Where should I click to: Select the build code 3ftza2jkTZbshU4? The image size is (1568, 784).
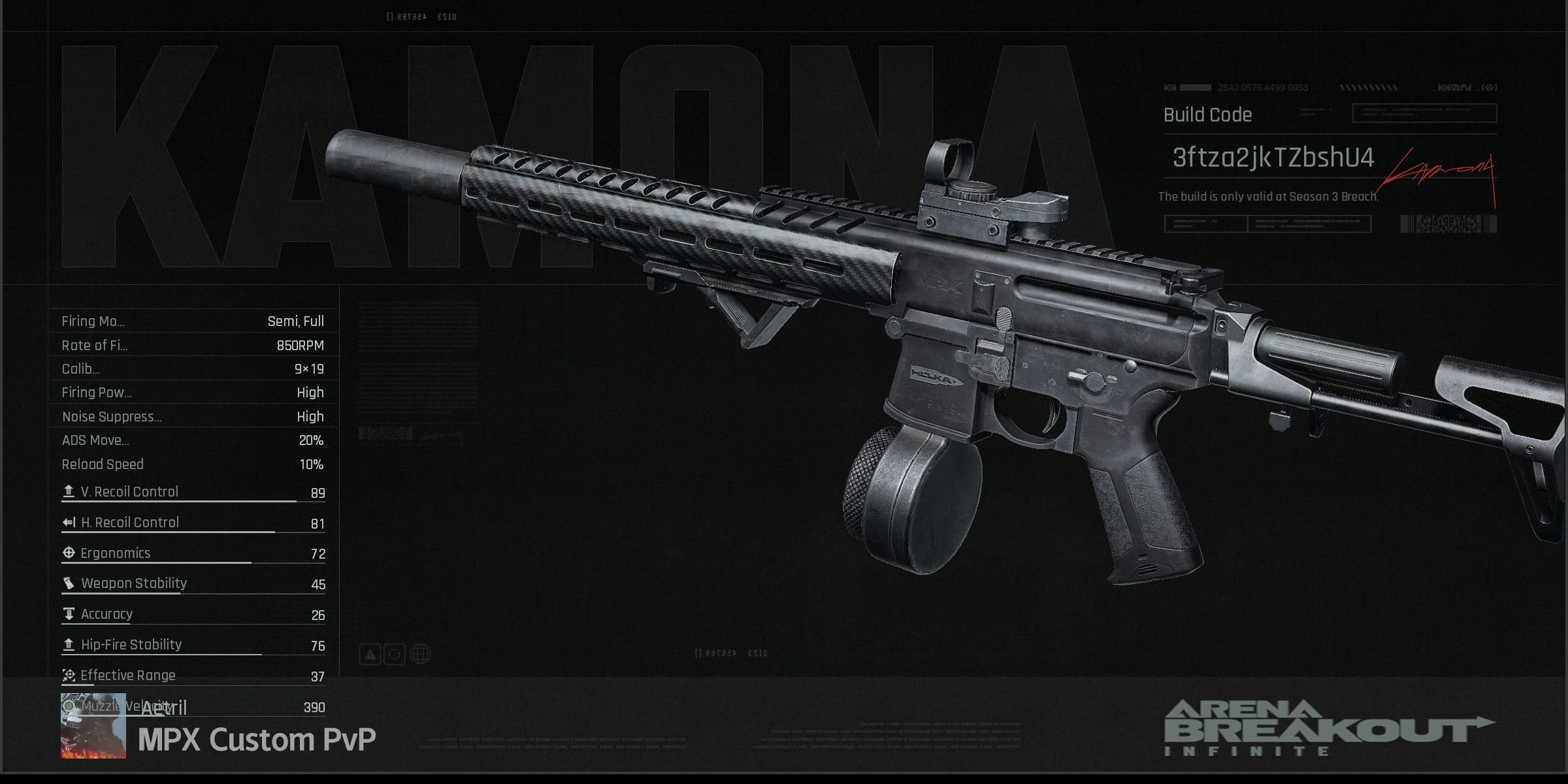point(1273,157)
